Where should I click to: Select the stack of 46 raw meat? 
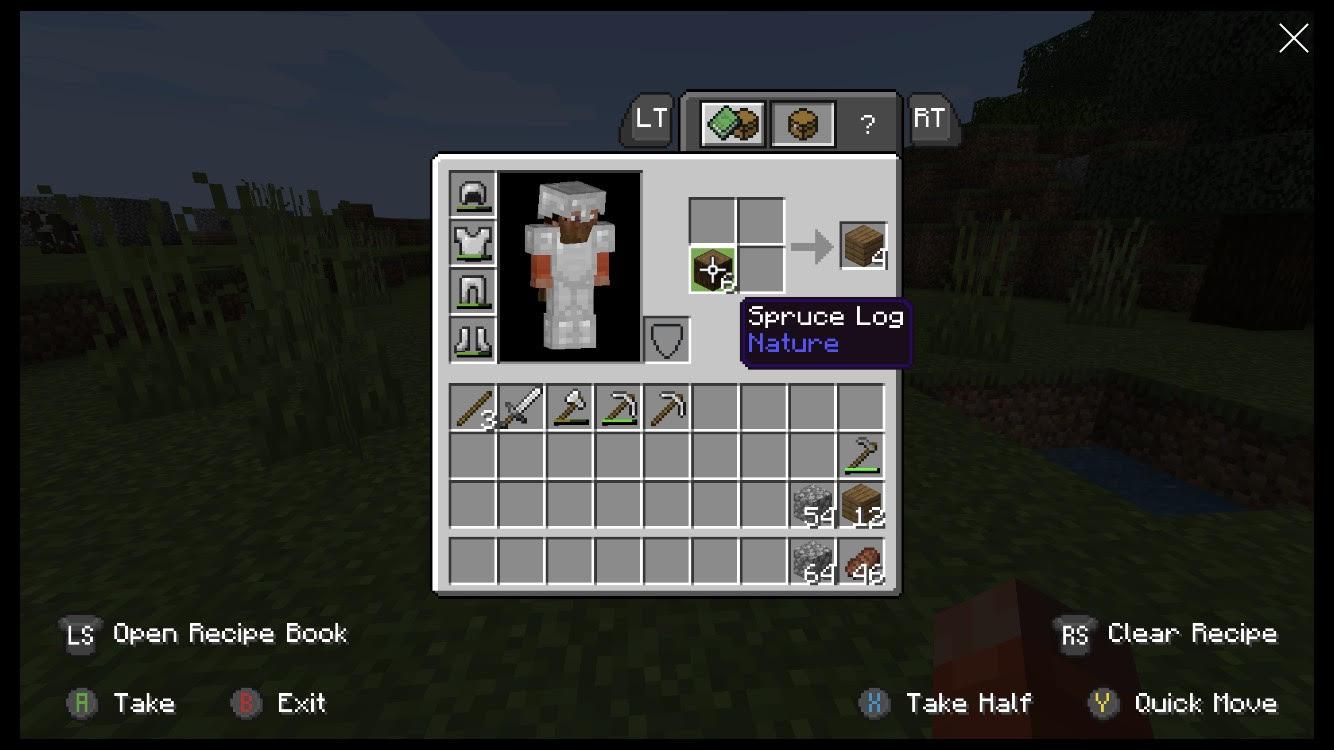(x=861, y=561)
